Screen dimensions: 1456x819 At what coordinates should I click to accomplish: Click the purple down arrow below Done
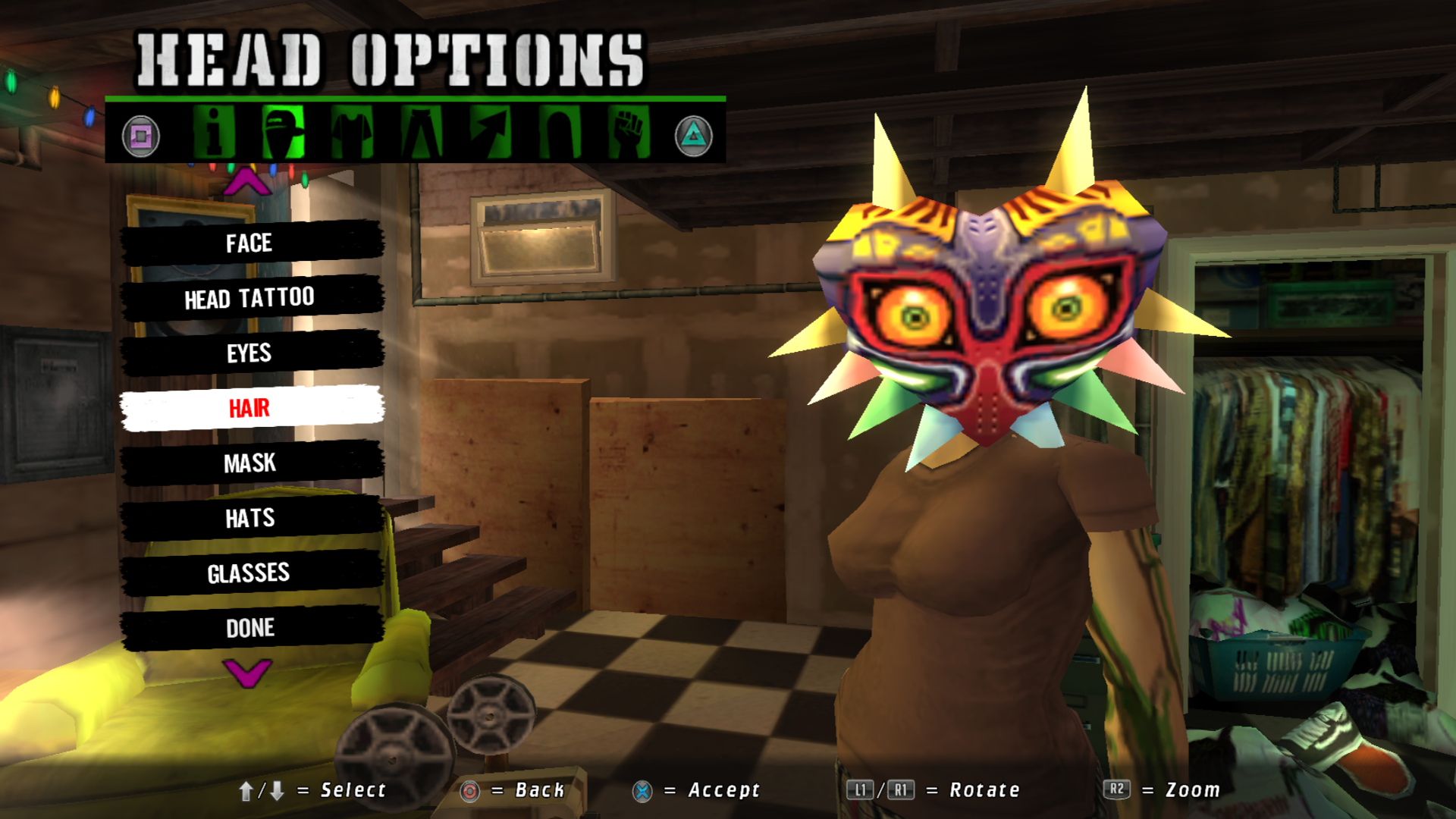247,672
